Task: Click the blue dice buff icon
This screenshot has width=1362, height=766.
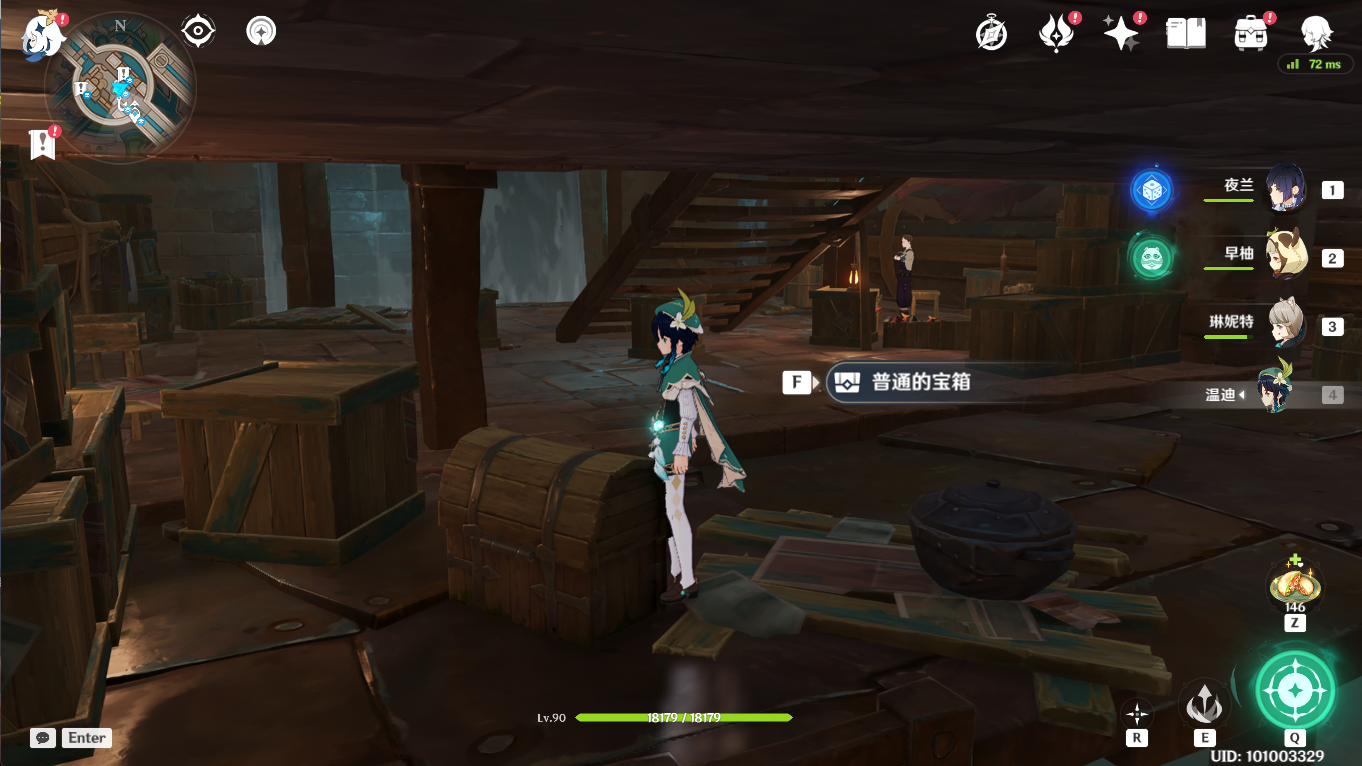Action: click(x=1151, y=189)
